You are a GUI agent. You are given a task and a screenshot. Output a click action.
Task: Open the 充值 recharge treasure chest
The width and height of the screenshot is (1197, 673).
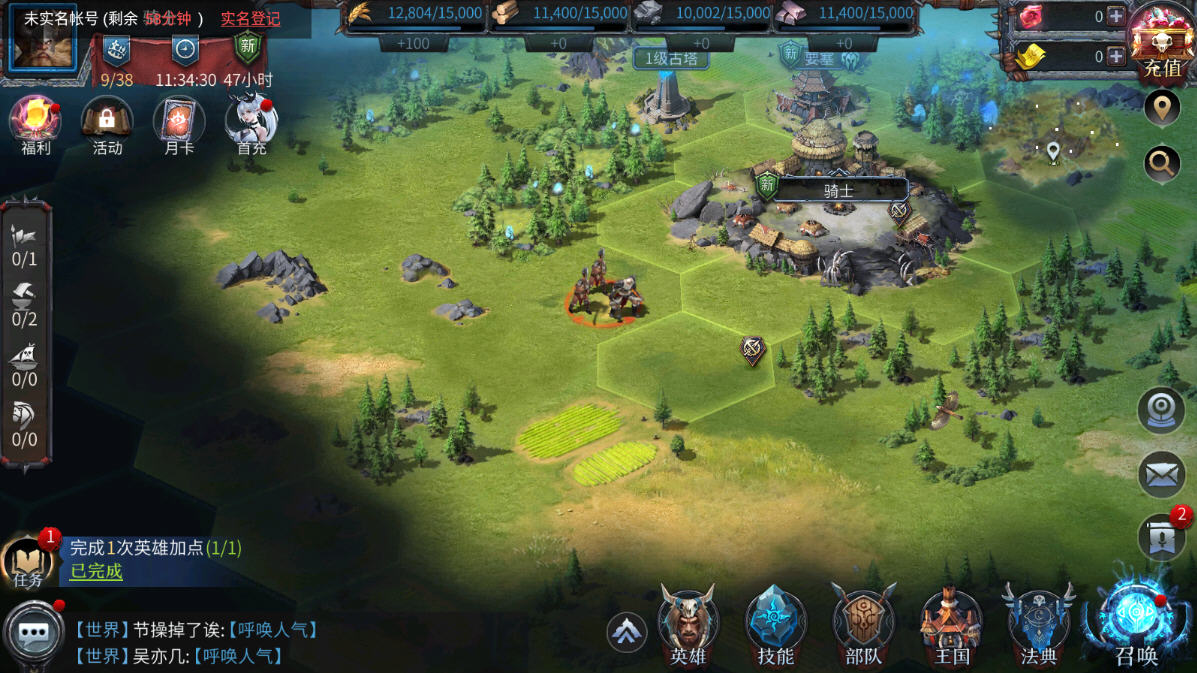(1162, 42)
